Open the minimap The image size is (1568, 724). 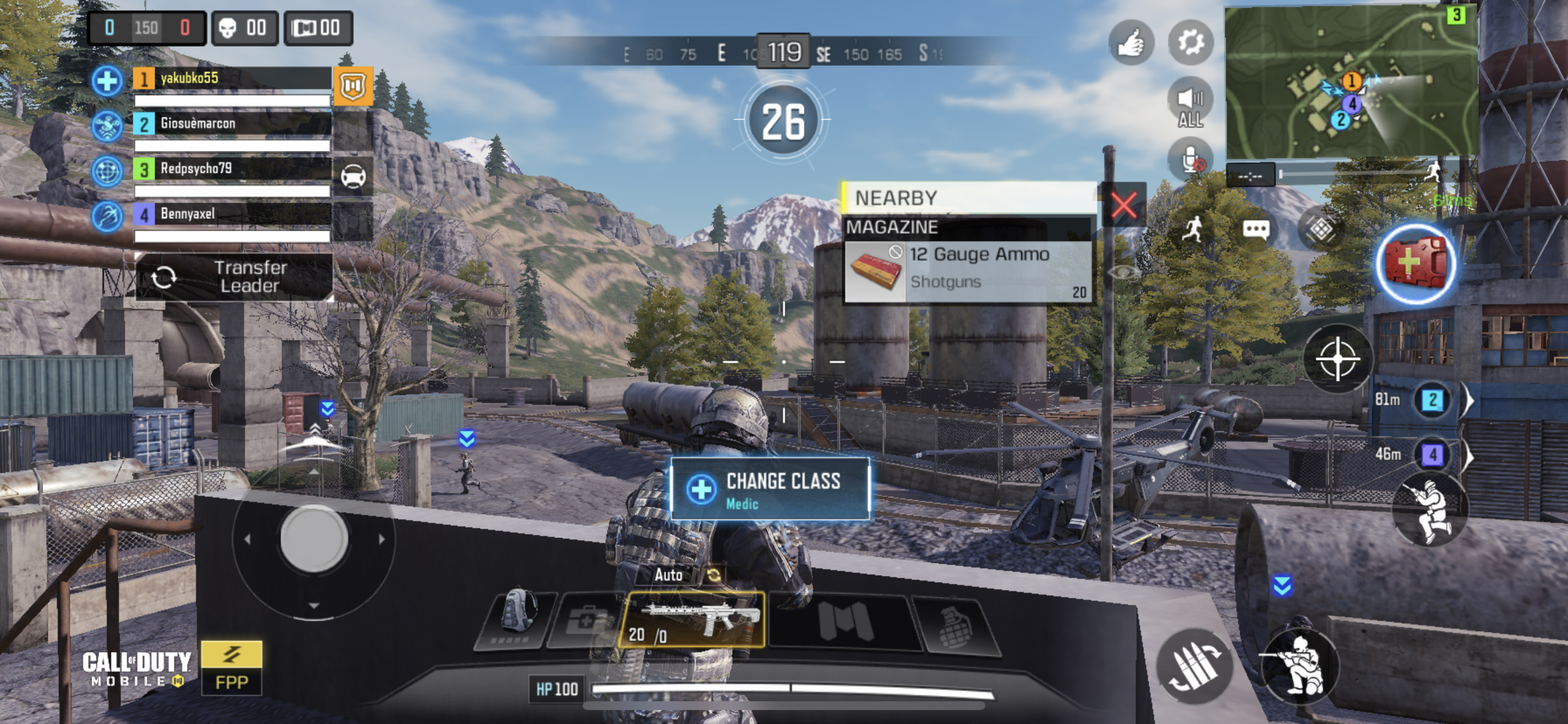pos(1352,82)
